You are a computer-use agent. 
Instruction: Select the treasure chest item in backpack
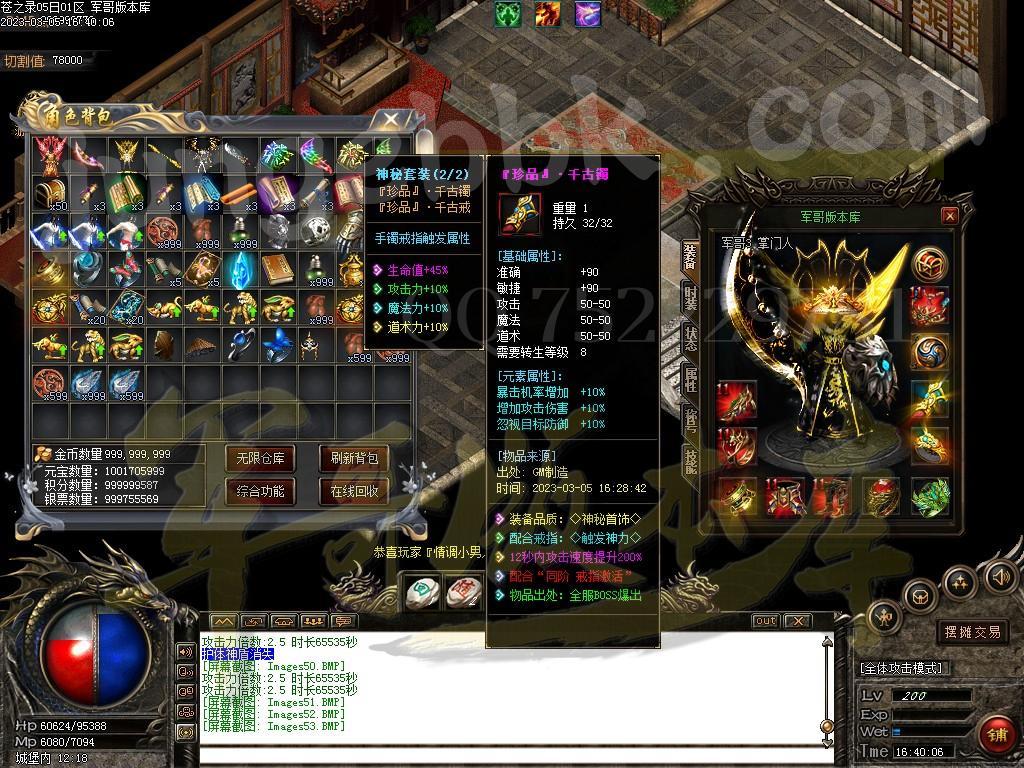[x=47, y=192]
